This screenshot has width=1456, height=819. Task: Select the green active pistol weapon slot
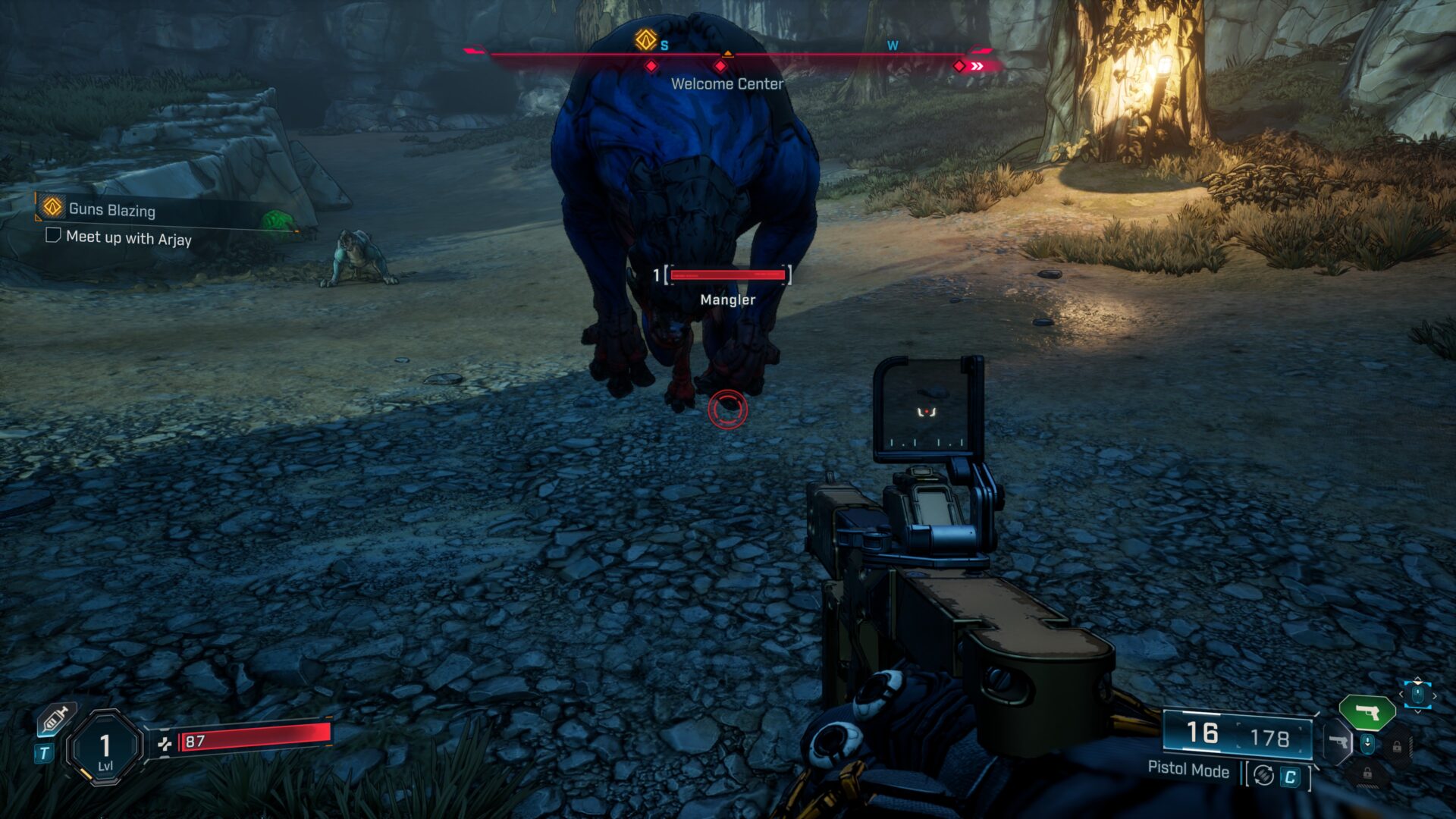pos(1367,713)
